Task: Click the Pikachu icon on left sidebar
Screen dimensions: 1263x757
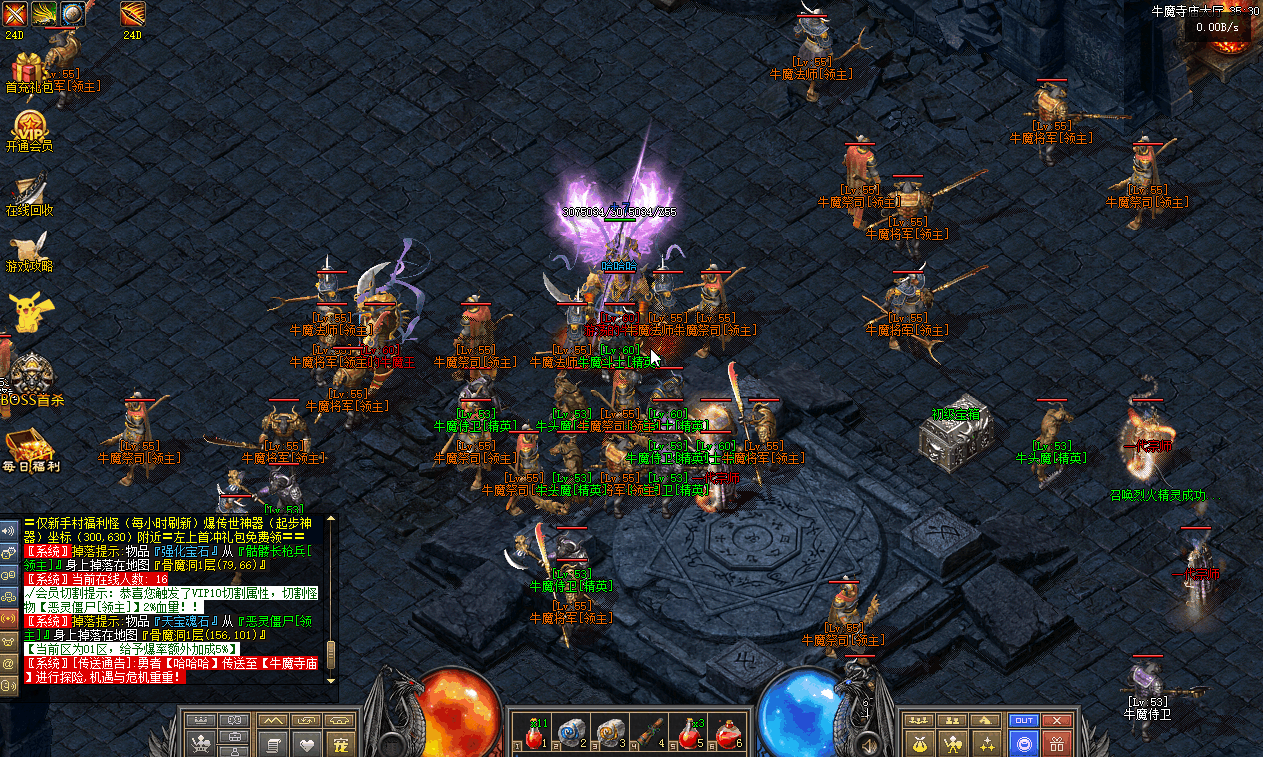Action: (29, 311)
